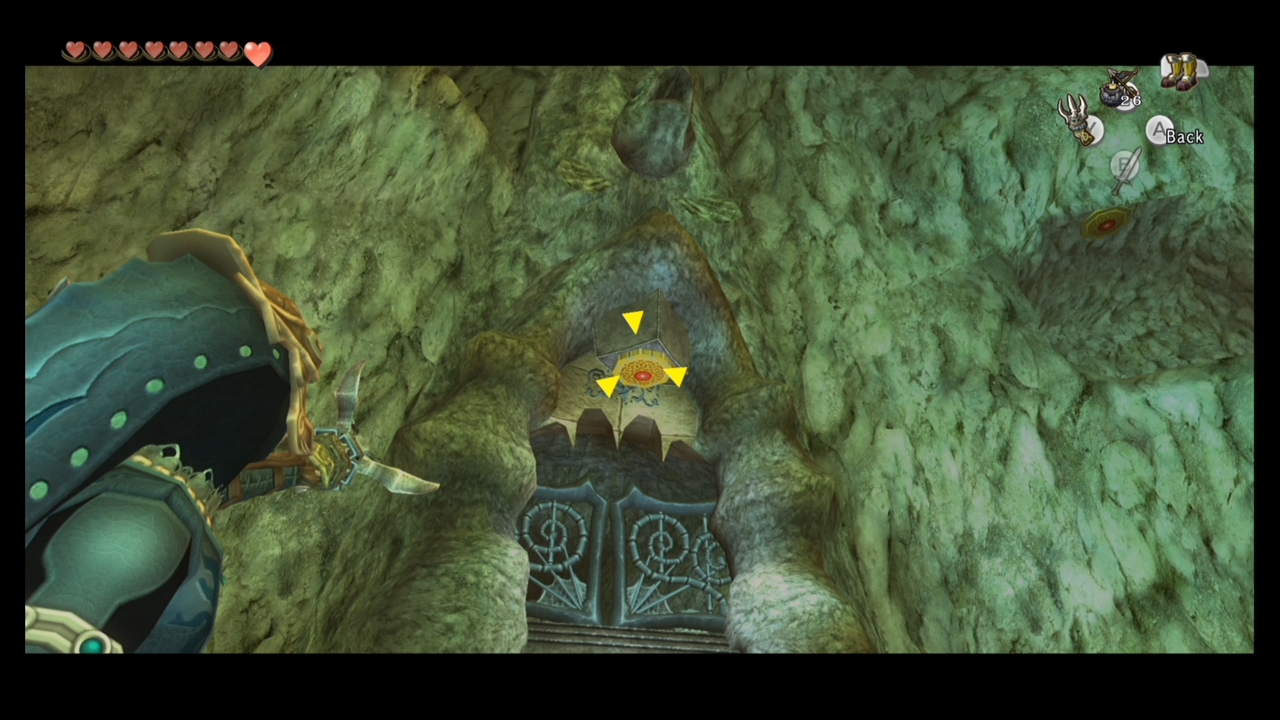Click the left yellow arrow marker on the emblem
This screenshot has width=1280, height=720.
(x=607, y=387)
